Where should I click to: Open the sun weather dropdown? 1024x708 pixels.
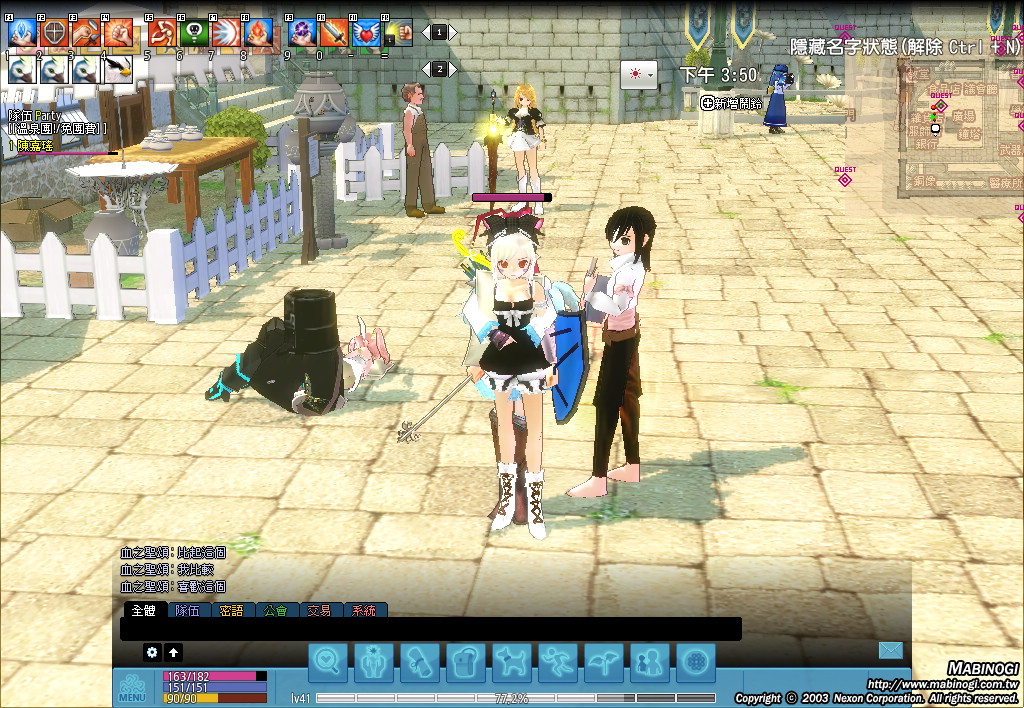[638, 75]
